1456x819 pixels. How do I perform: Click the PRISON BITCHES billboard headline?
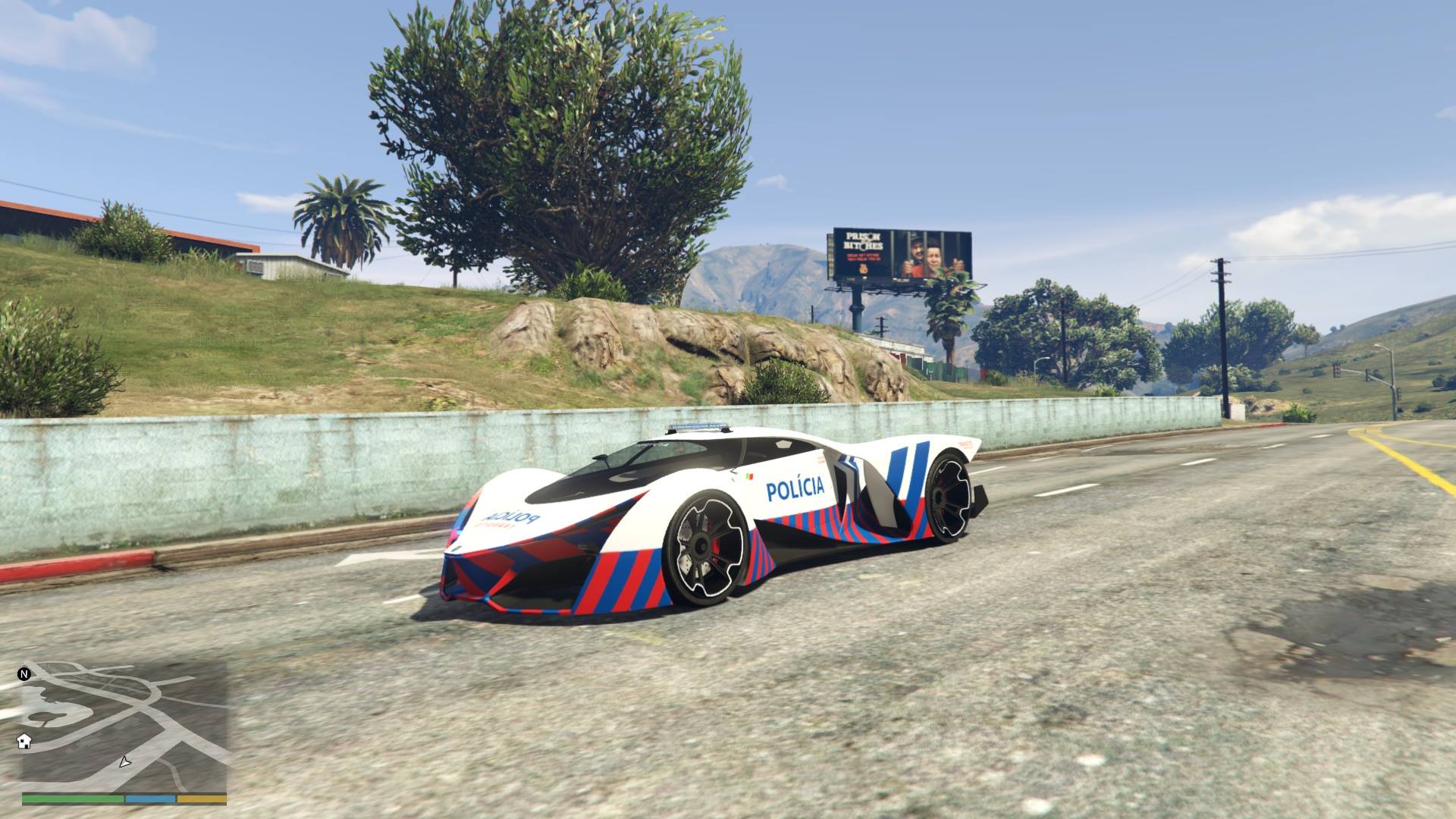coord(864,240)
